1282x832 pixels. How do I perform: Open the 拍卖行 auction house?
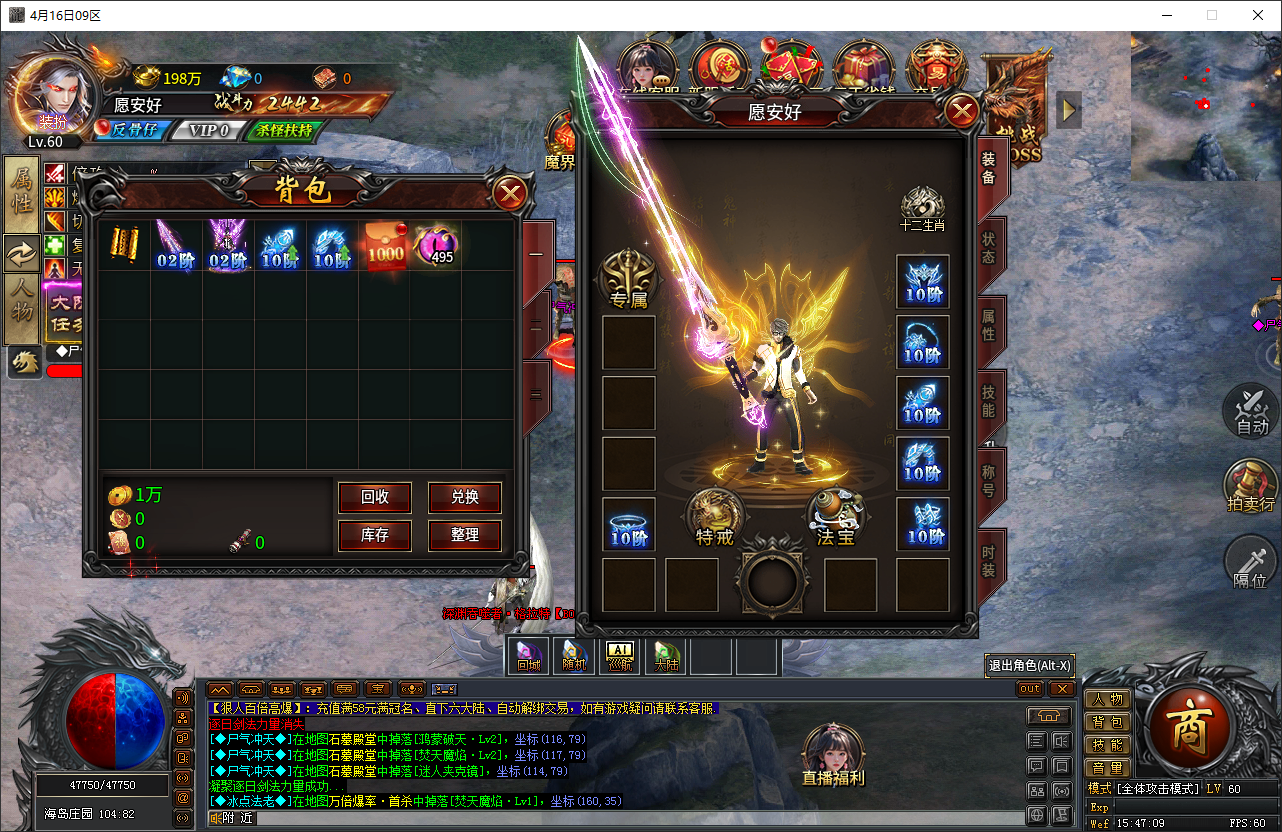[1252, 488]
